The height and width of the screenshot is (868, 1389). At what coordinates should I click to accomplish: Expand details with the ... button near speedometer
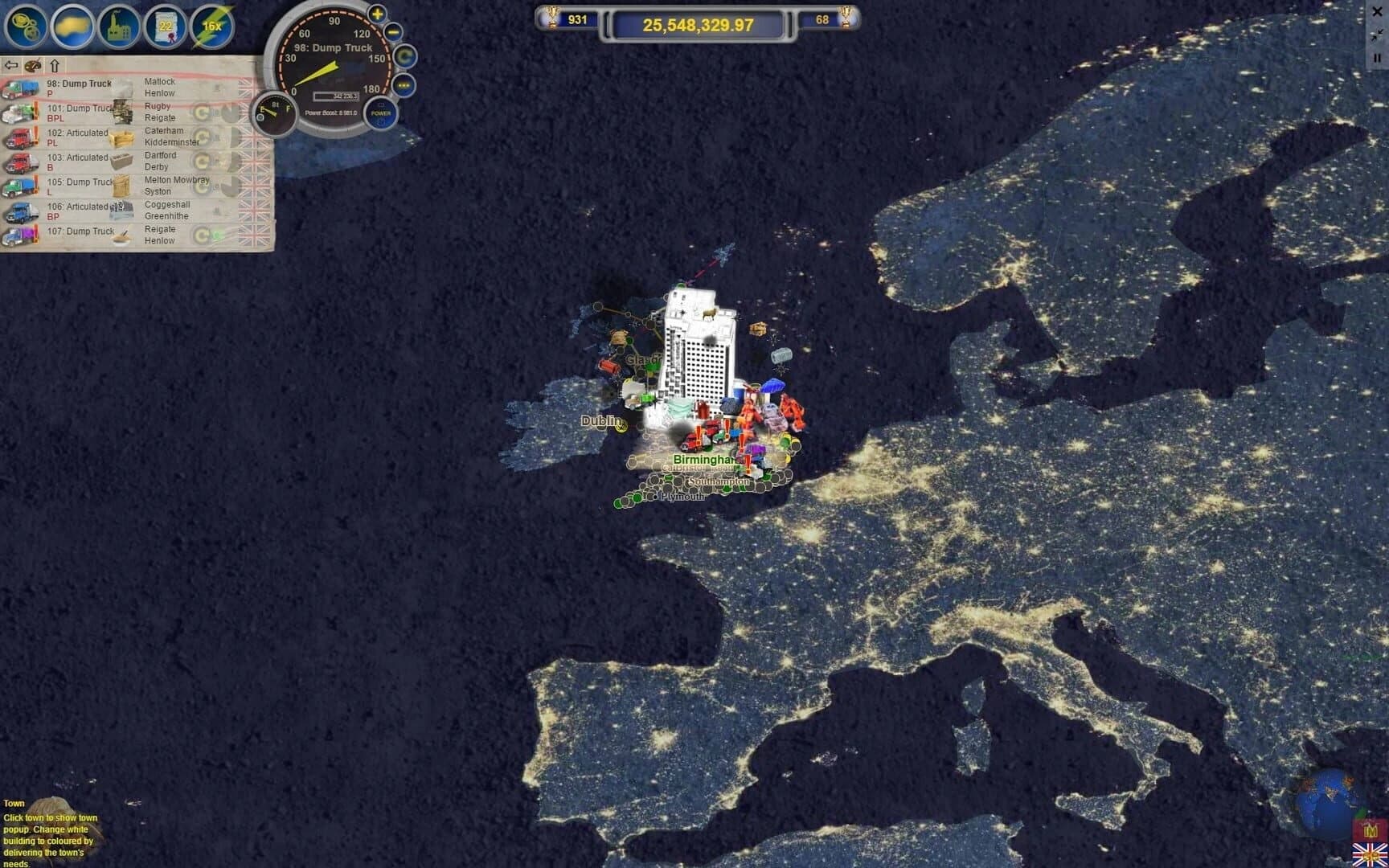[x=404, y=84]
